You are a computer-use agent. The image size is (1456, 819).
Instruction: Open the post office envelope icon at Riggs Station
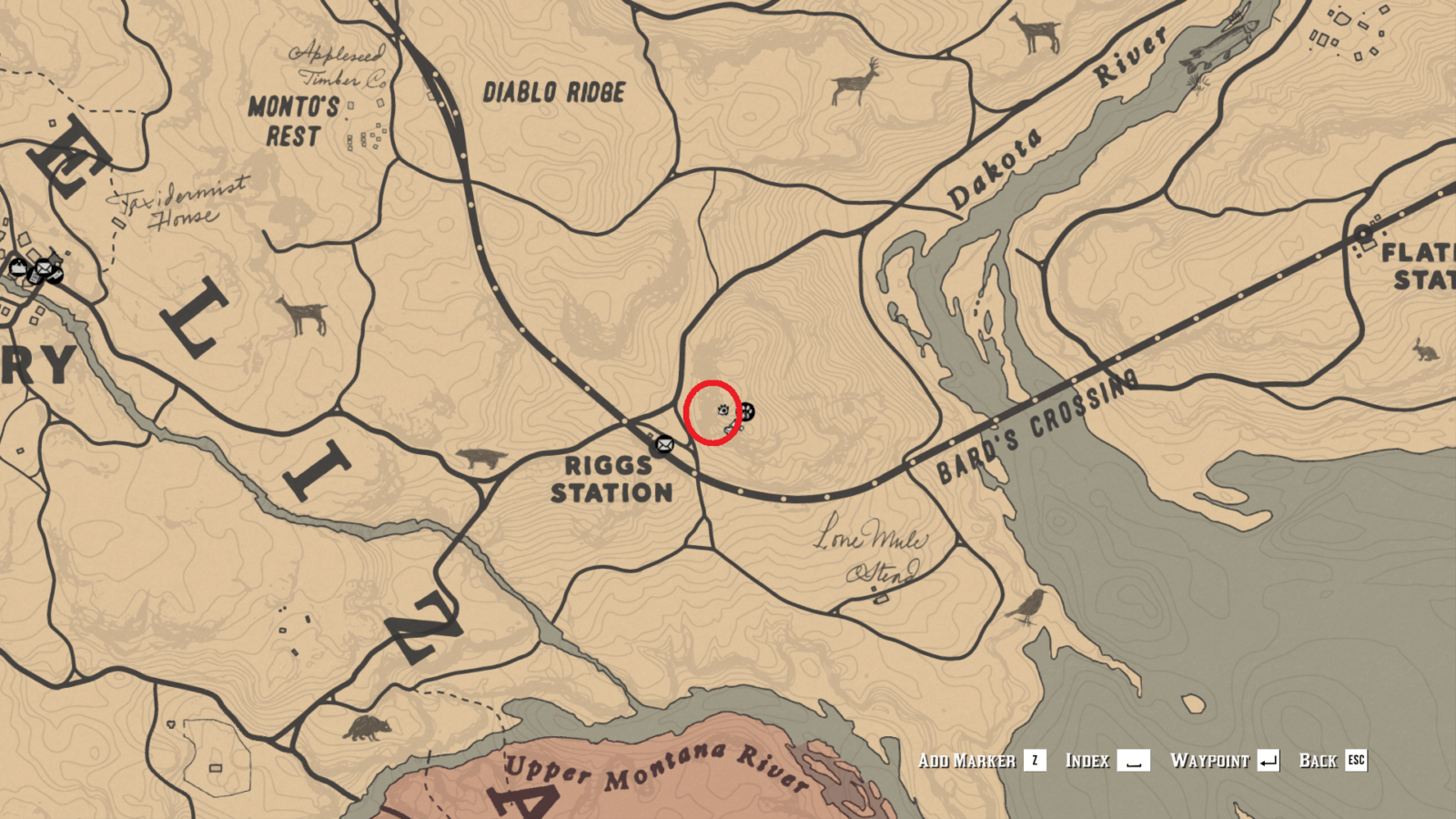point(664,444)
